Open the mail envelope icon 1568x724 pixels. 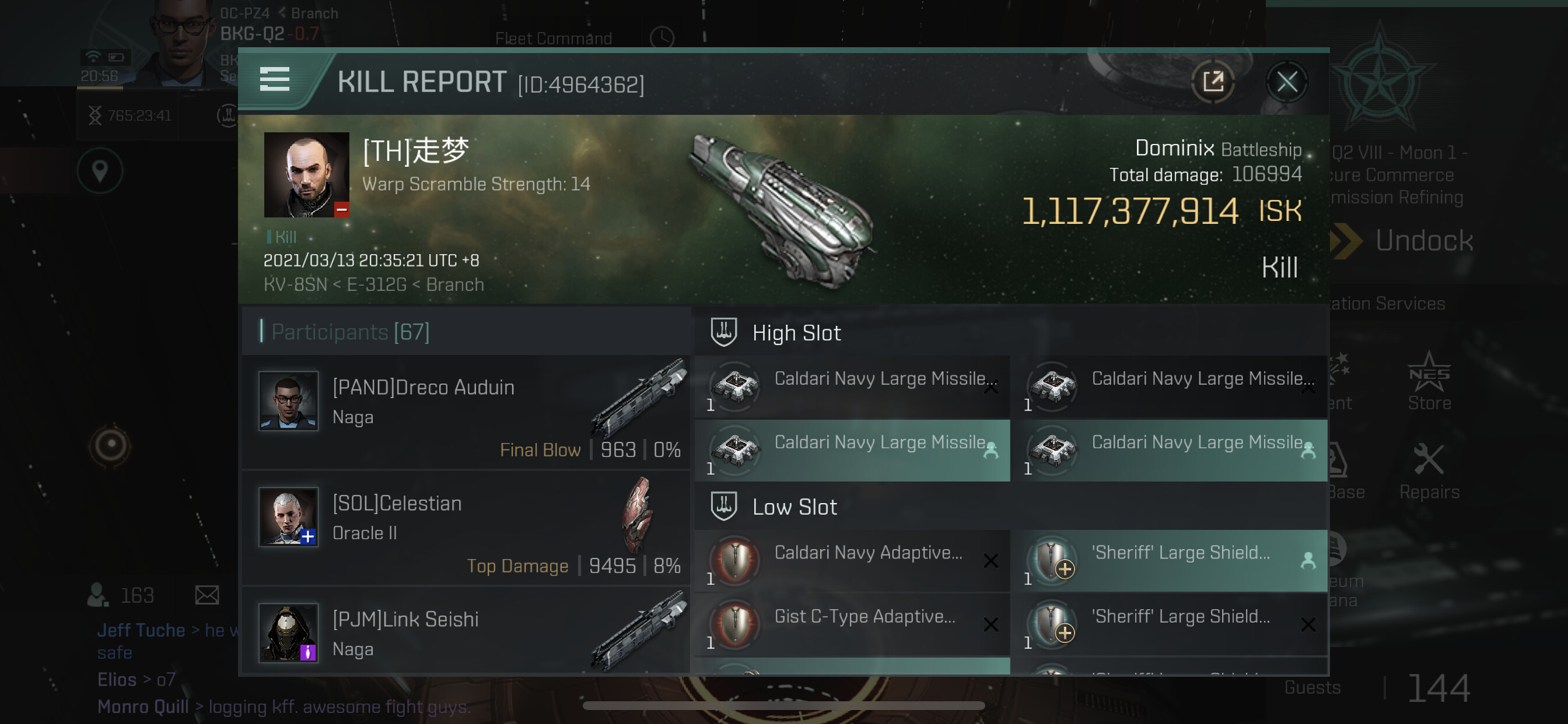(x=207, y=595)
